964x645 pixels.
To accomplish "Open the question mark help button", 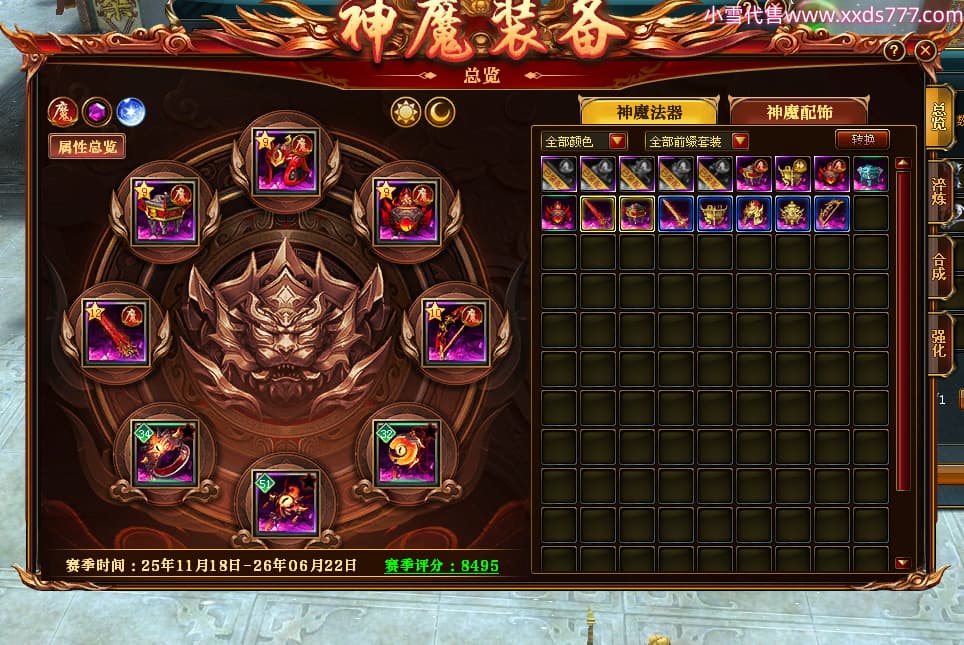I will click(894, 50).
